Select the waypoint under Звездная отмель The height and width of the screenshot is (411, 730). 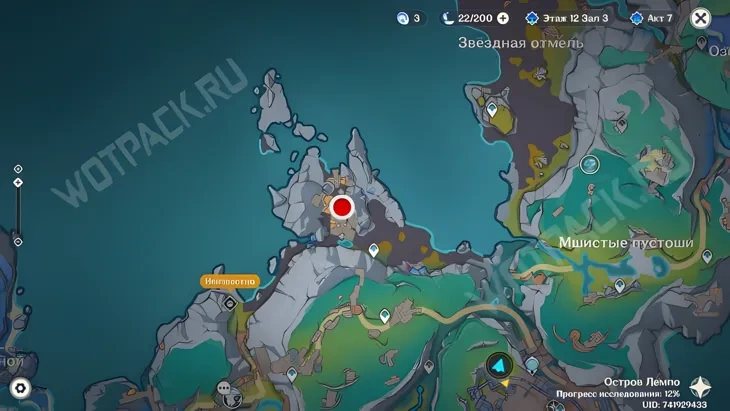point(491,109)
